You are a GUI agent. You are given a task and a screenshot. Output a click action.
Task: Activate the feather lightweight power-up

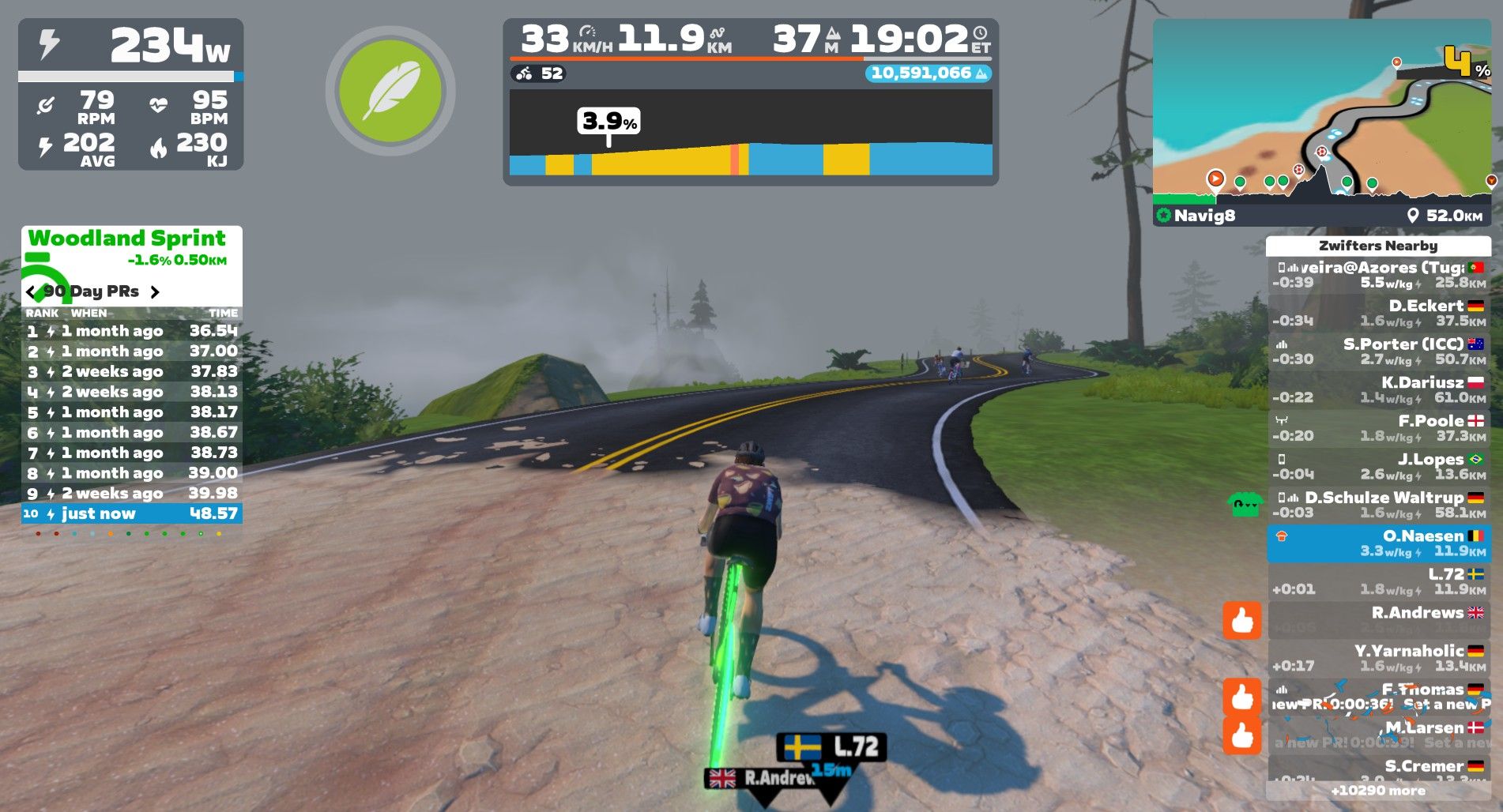390,91
